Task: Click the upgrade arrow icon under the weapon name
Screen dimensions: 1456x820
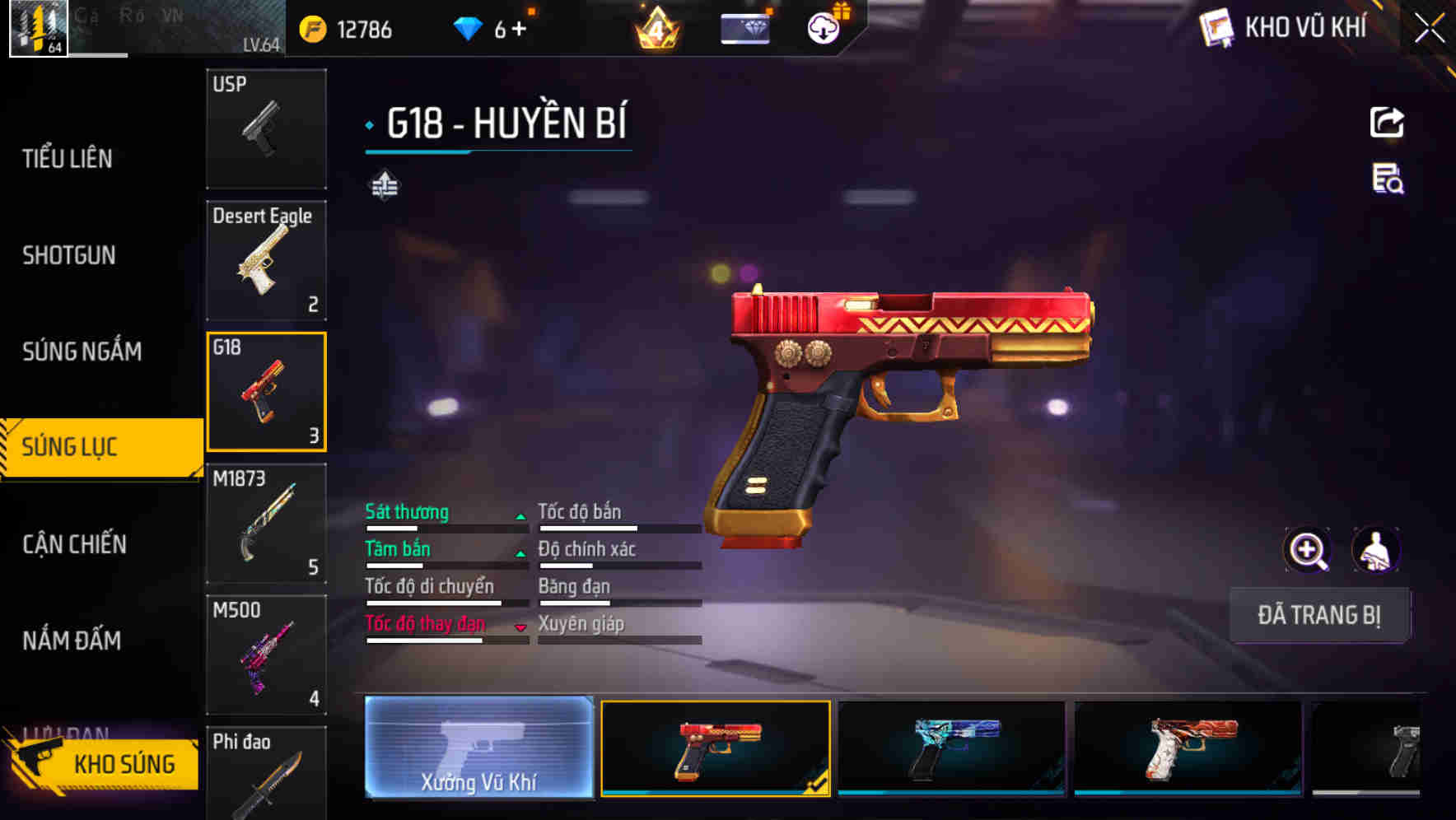Action: 384,186
